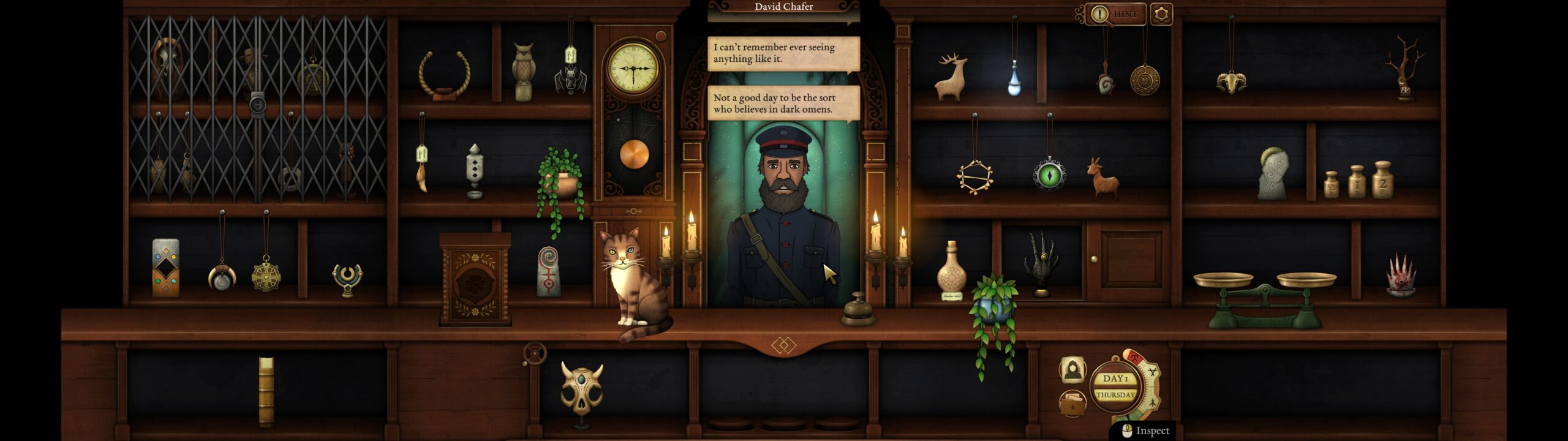The height and width of the screenshot is (441, 1568).
Task: Ring the brass counter bell
Action: (858, 311)
